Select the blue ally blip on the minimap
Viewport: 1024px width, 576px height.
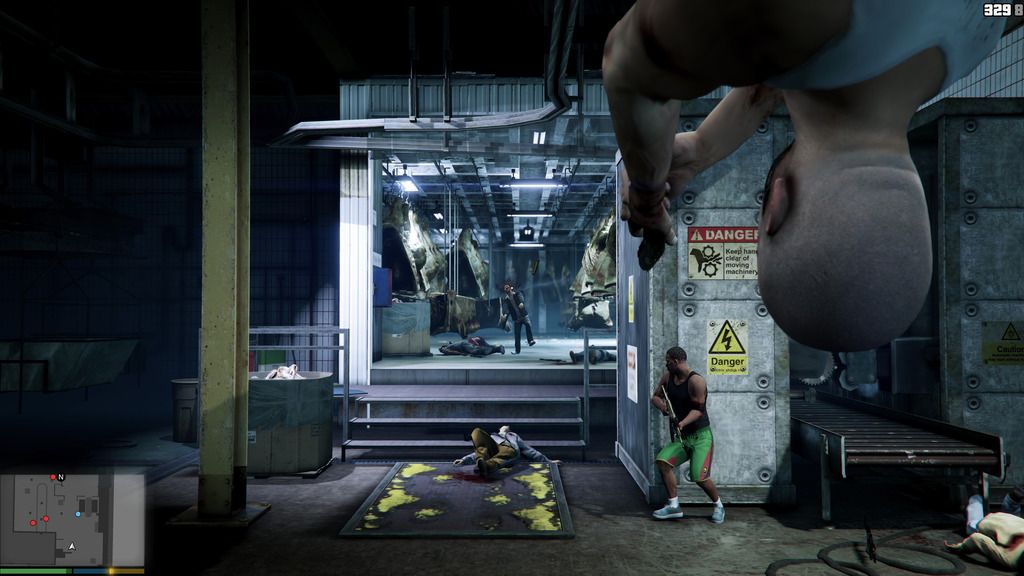pos(78,514)
